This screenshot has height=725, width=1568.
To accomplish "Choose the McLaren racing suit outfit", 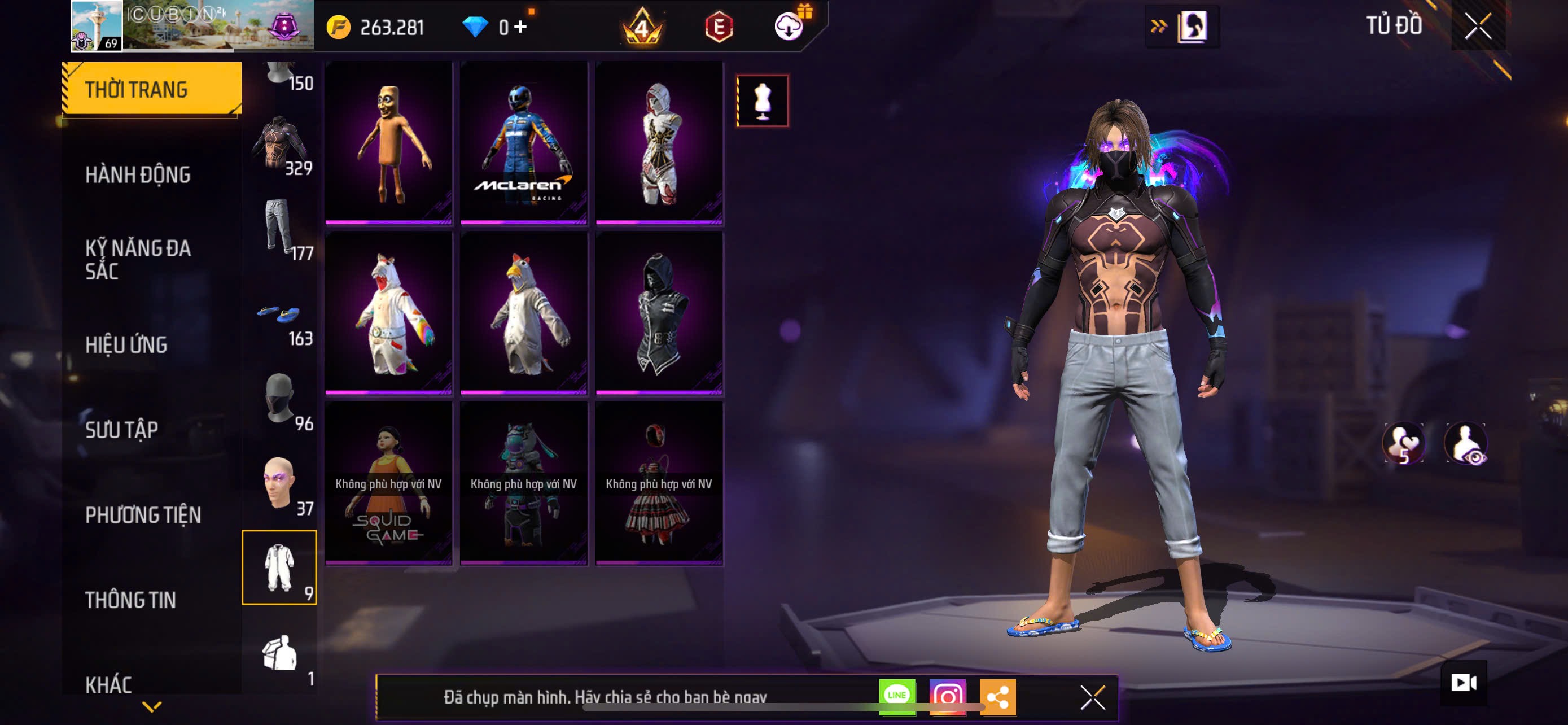I will [x=523, y=143].
